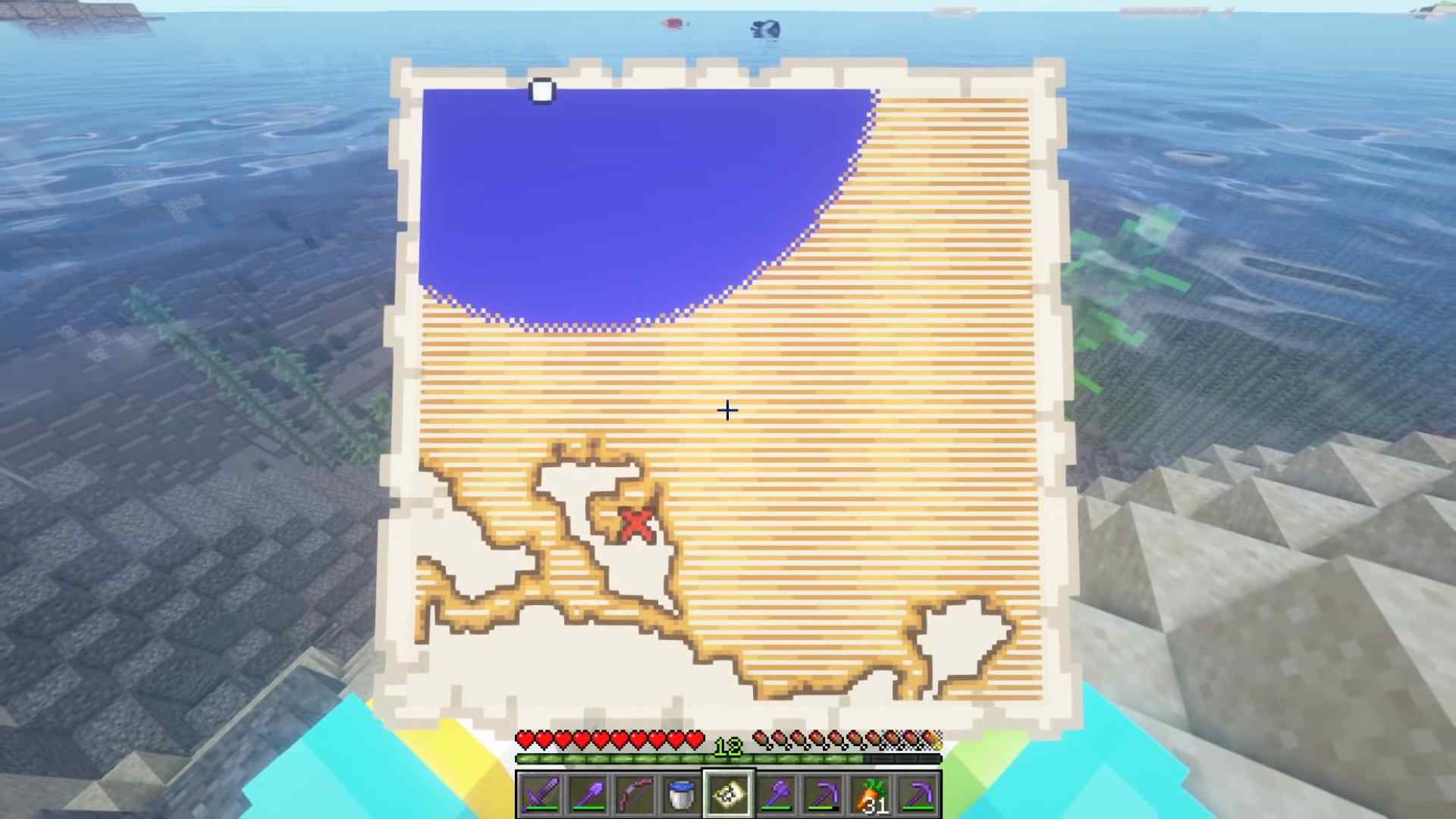The height and width of the screenshot is (819, 1456).
Task: Select the enchanted shovel item
Action: tap(588, 793)
